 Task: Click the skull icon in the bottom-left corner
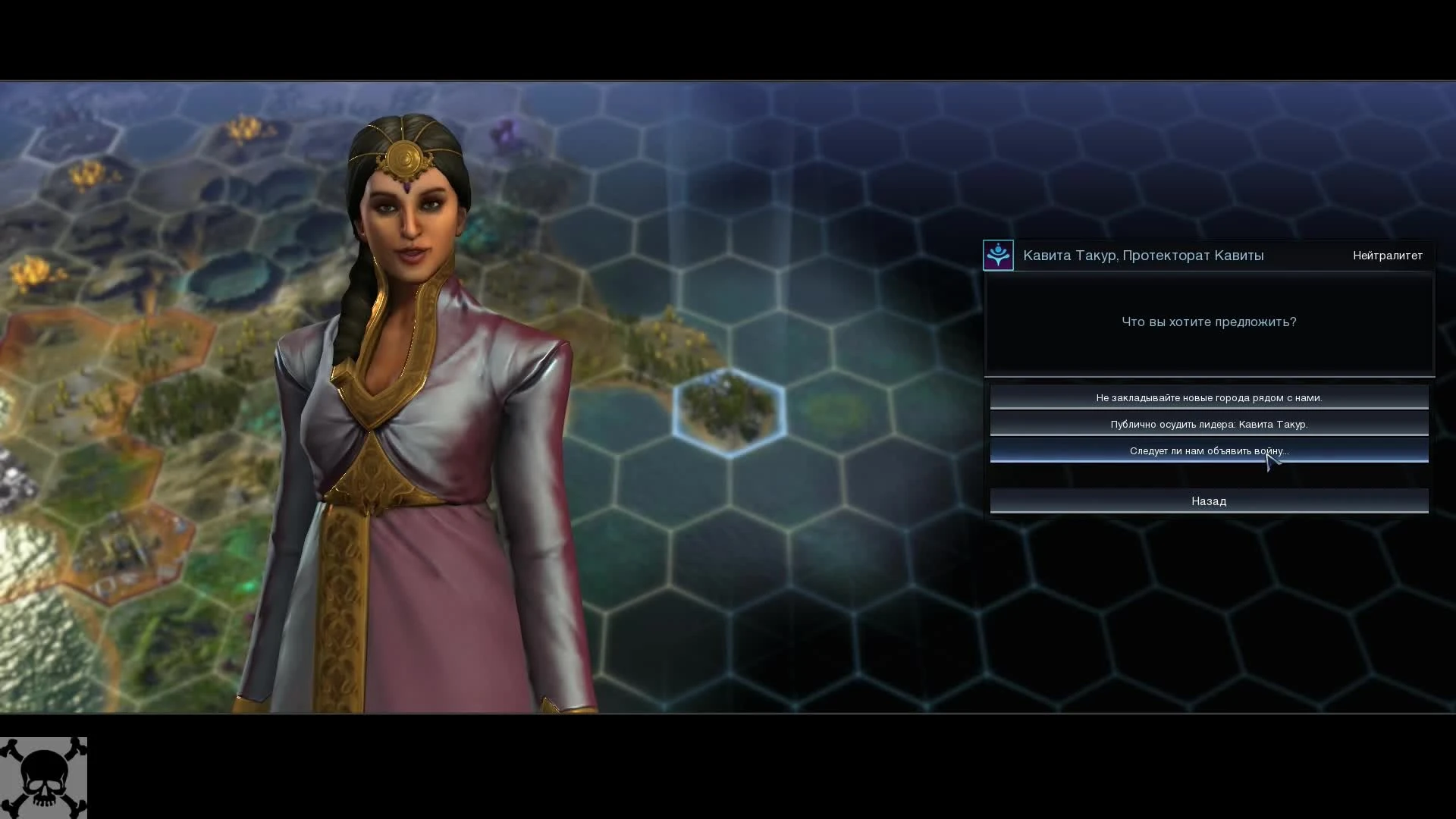point(43,777)
